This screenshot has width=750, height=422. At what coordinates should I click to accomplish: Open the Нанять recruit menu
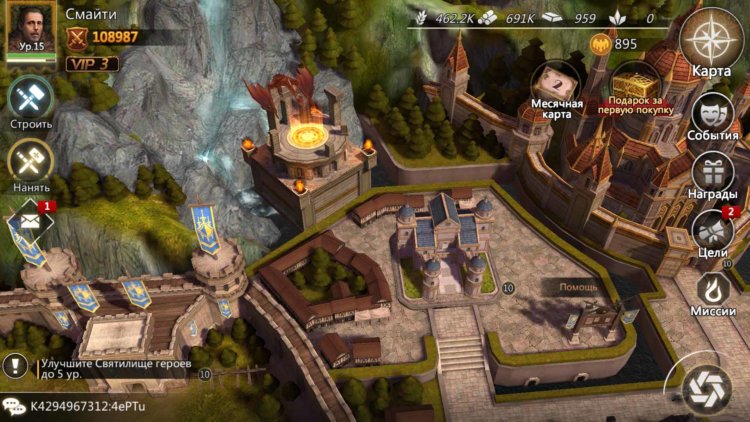[31, 162]
